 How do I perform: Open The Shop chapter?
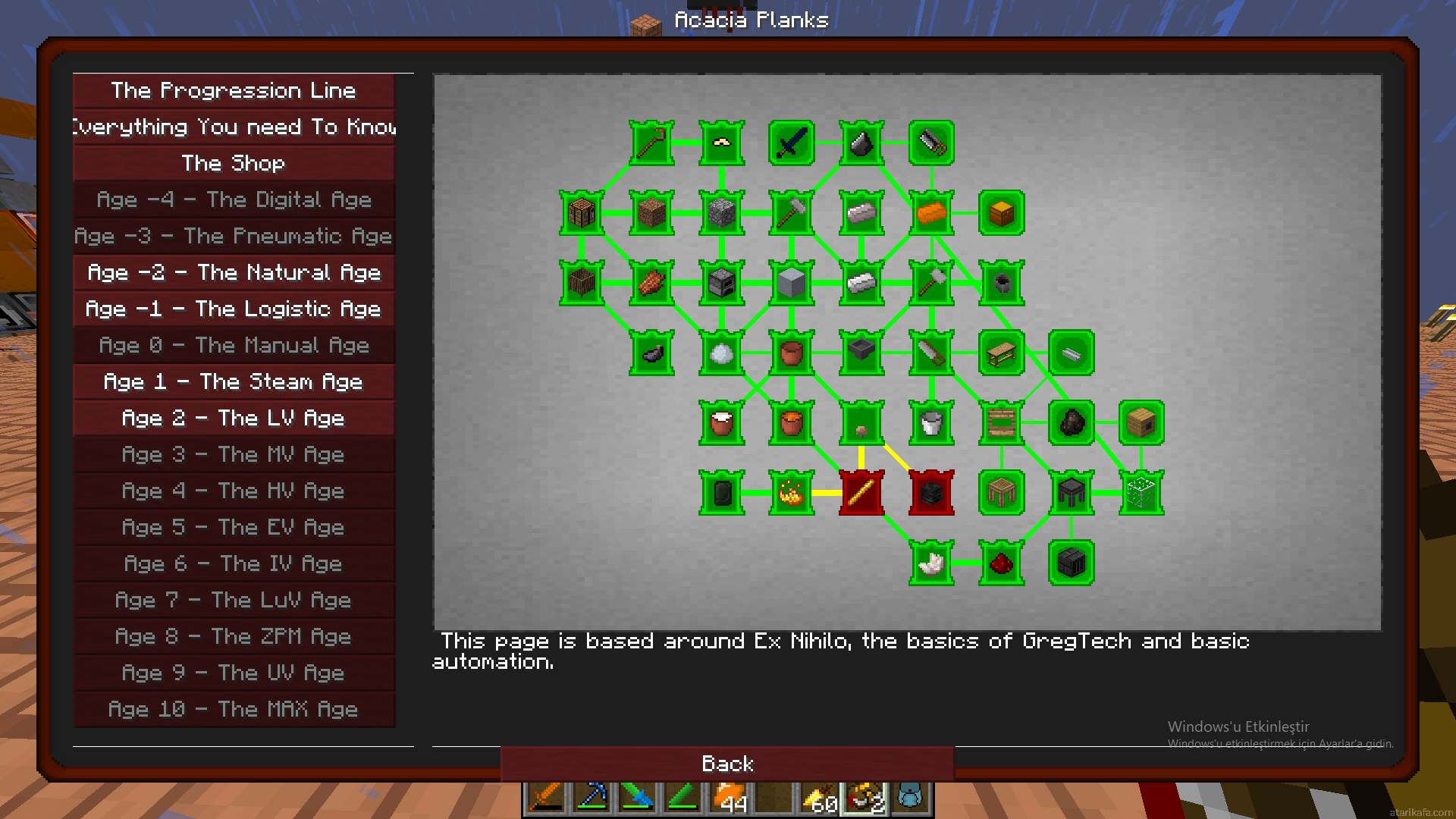234,164
